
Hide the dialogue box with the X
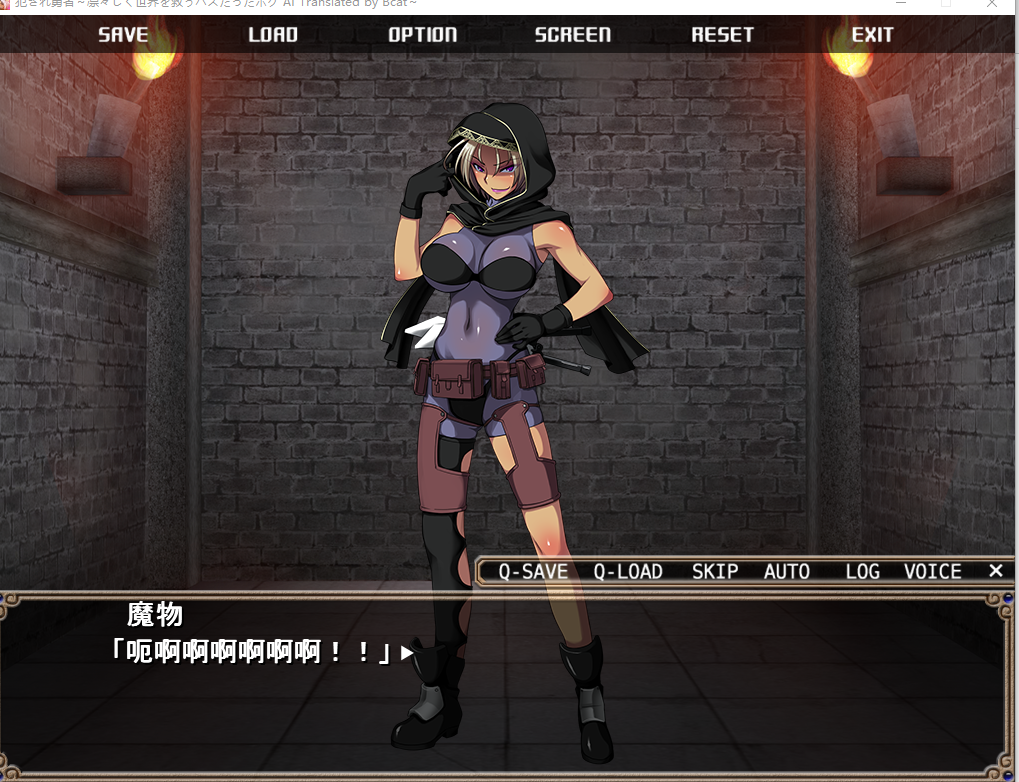(x=995, y=571)
